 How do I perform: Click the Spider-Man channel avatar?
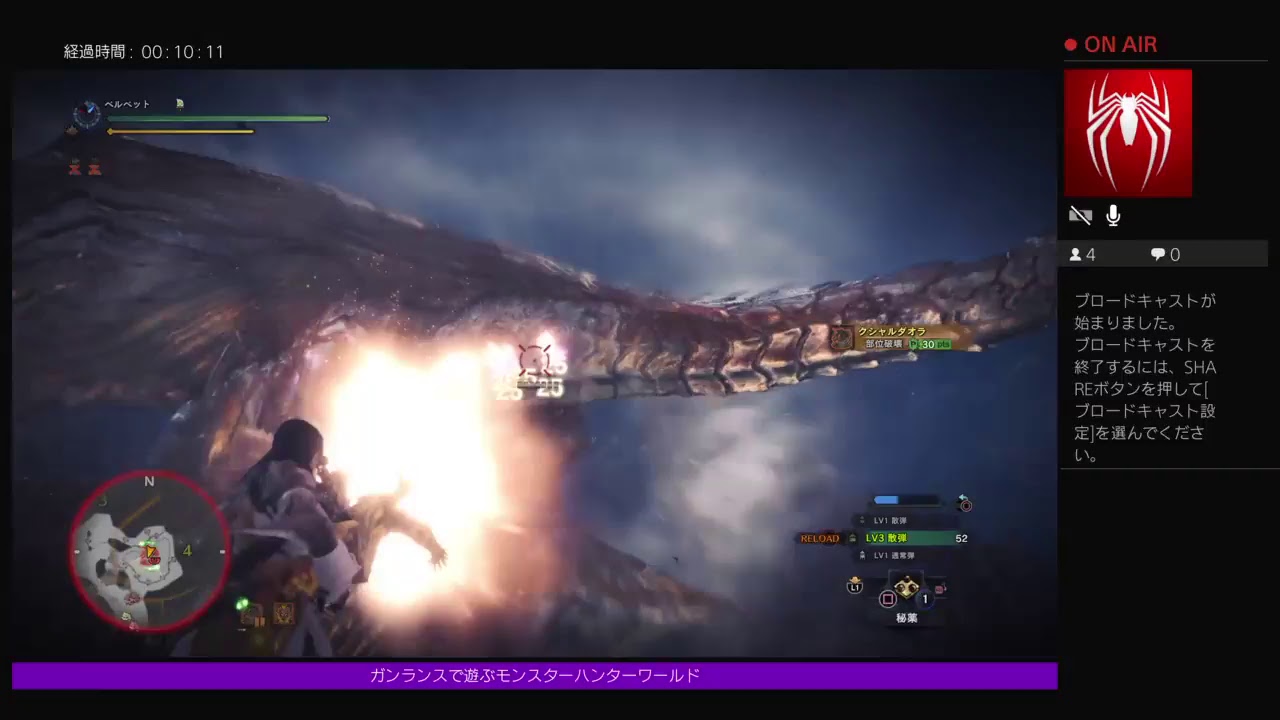coord(1128,132)
